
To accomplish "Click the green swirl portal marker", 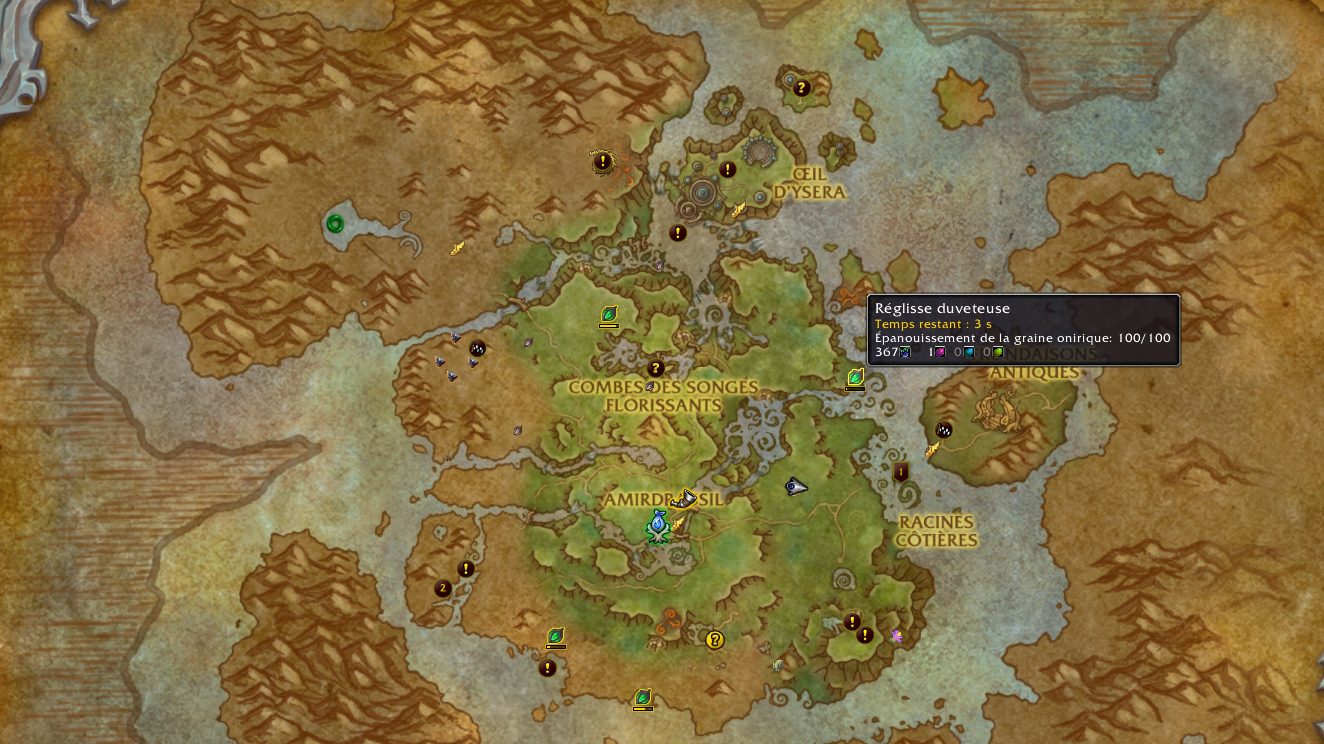I will [335, 223].
